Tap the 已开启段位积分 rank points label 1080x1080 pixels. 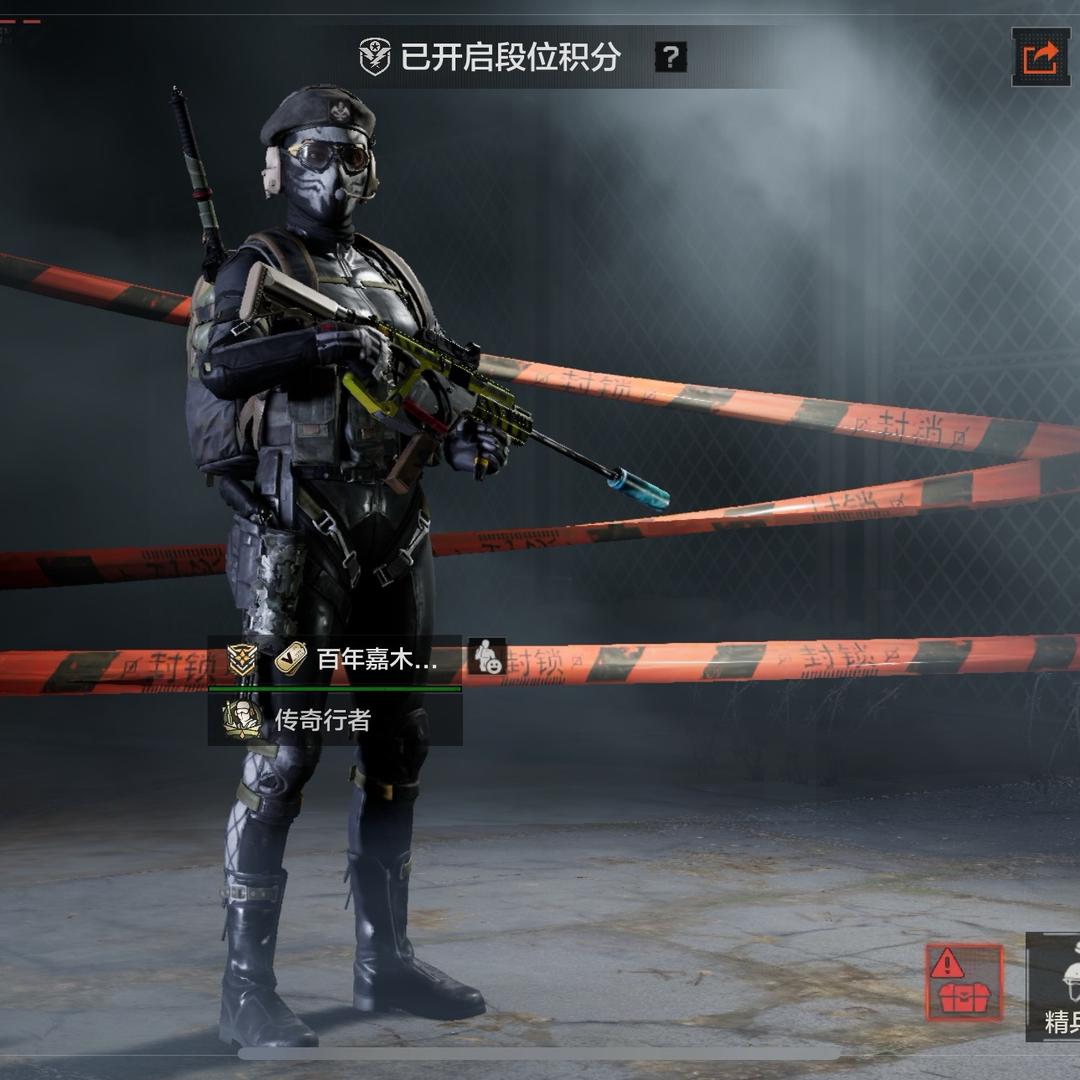click(x=490, y=57)
